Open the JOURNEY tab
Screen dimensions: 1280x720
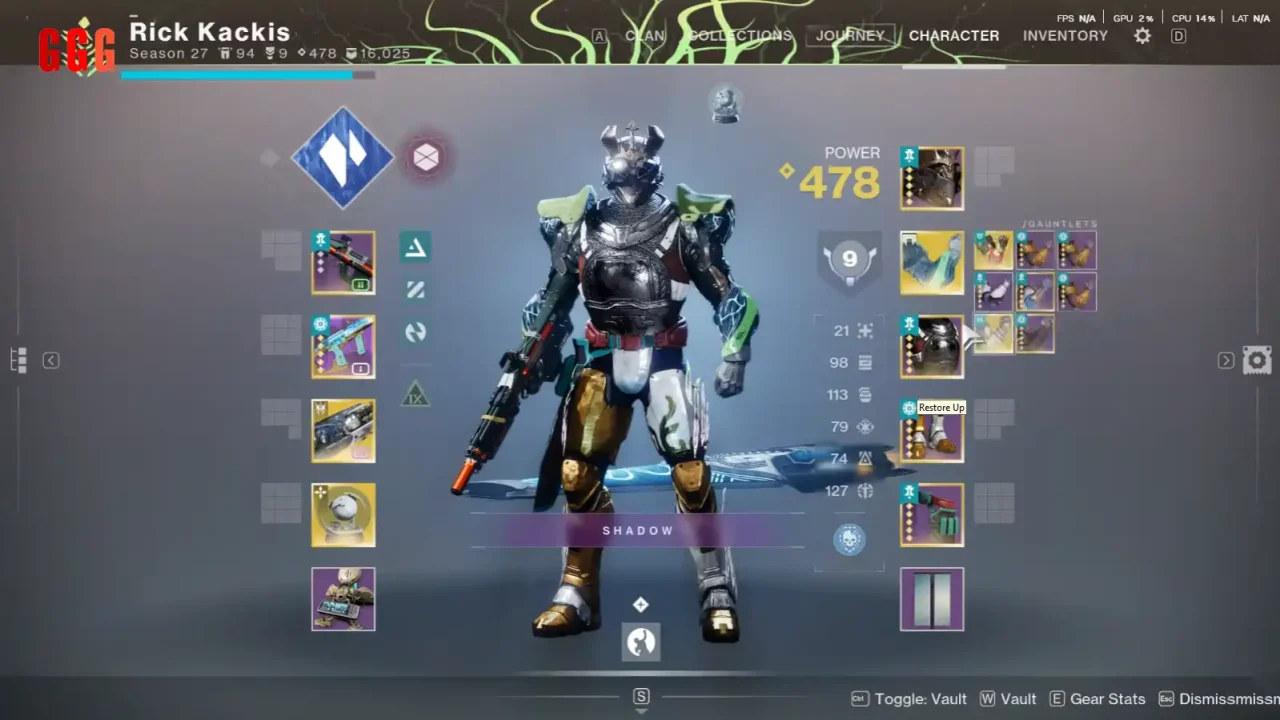coord(849,35)
